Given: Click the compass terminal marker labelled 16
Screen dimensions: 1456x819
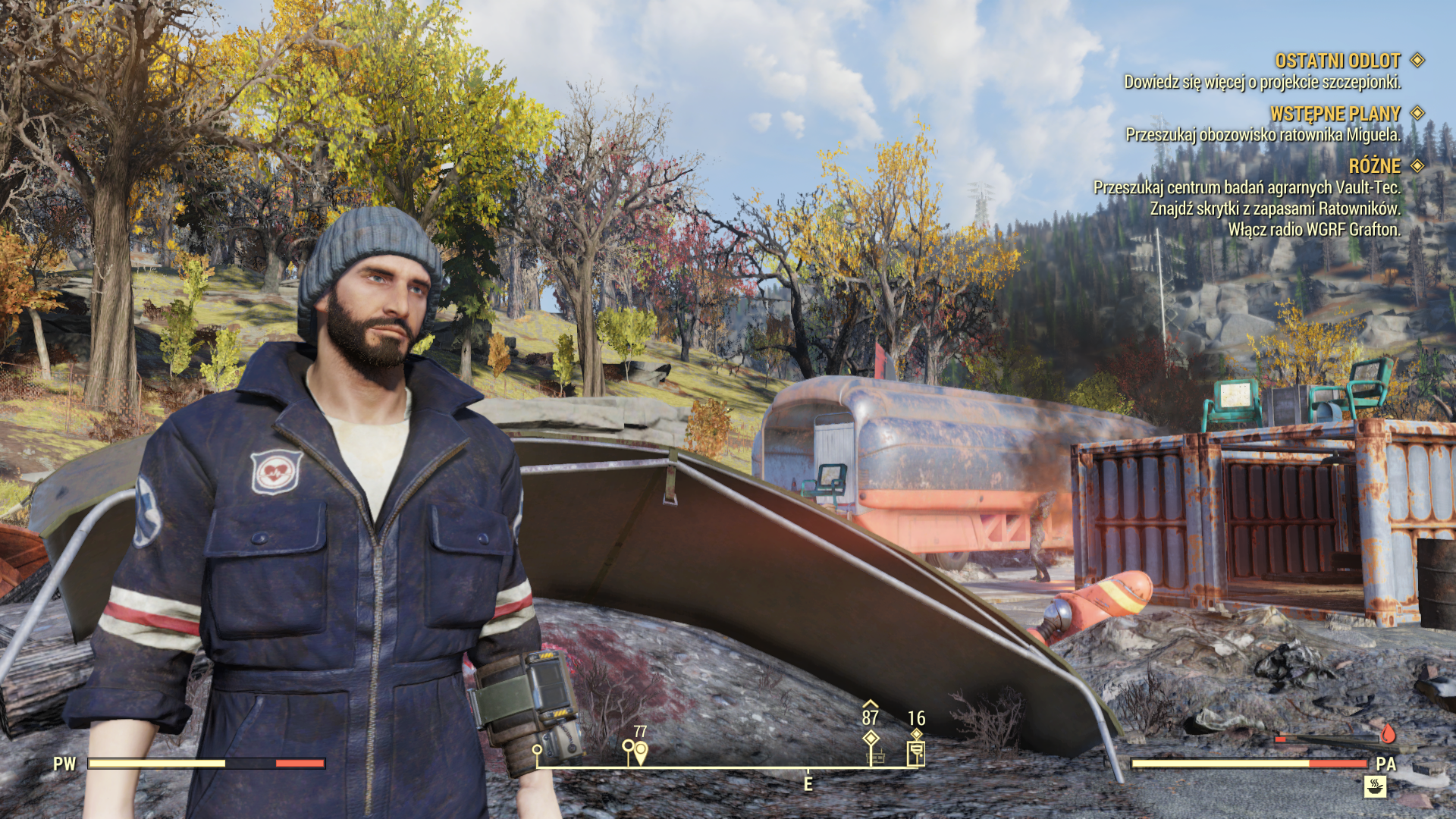Looking at the screenshot, I should [x=916, y=752].
